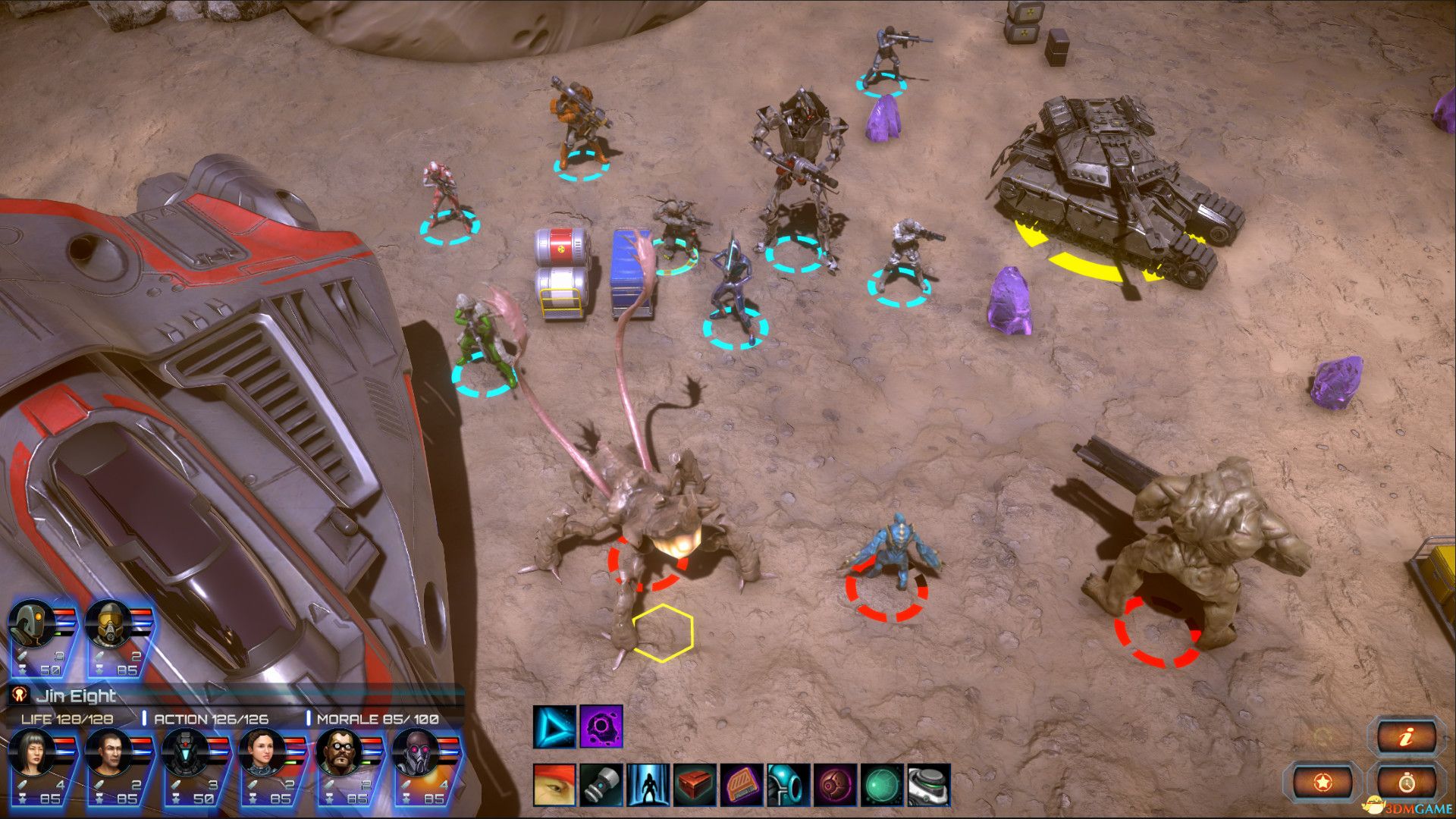
Task: Use the red-haired eye ability icon
Action: 554,785
